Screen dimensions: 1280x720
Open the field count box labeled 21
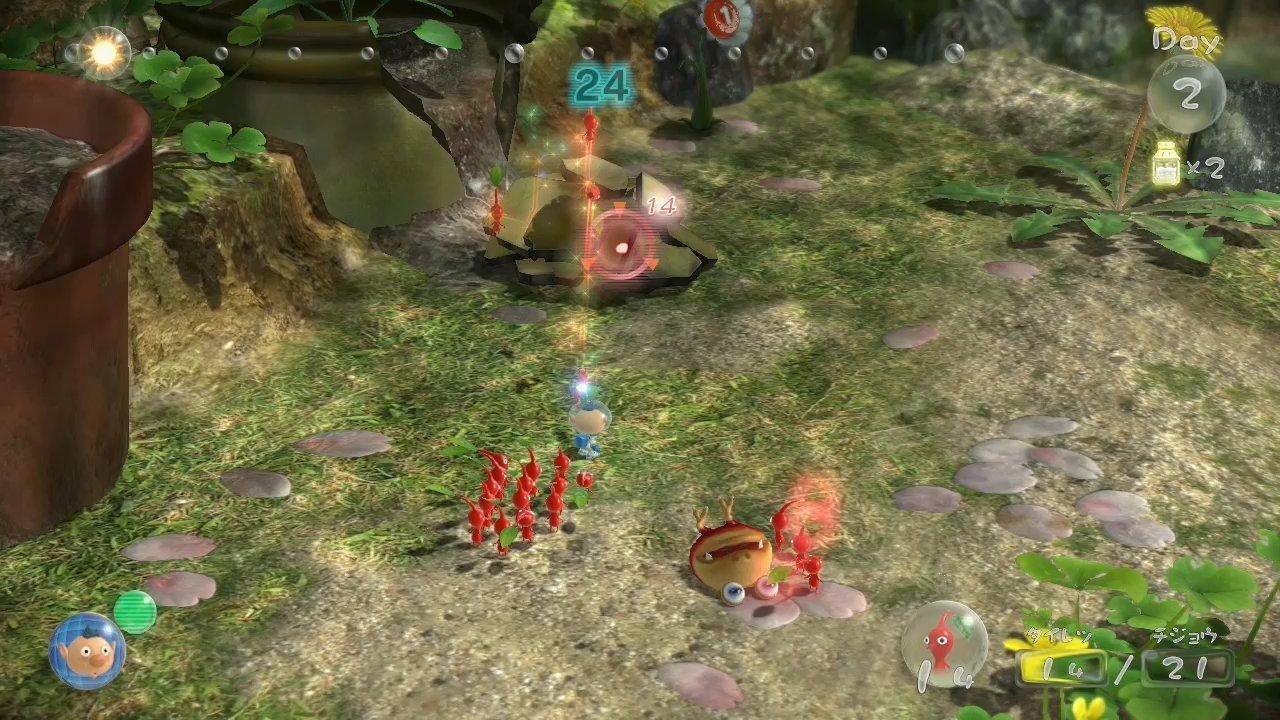(x=1188, y=665)
